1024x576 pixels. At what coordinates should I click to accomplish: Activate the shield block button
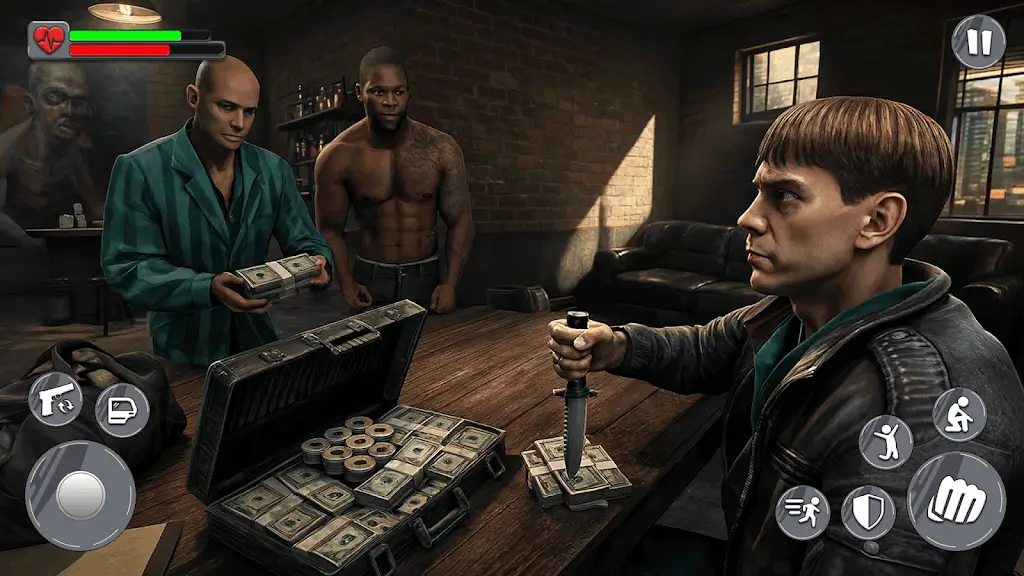[x=868, y=512]
